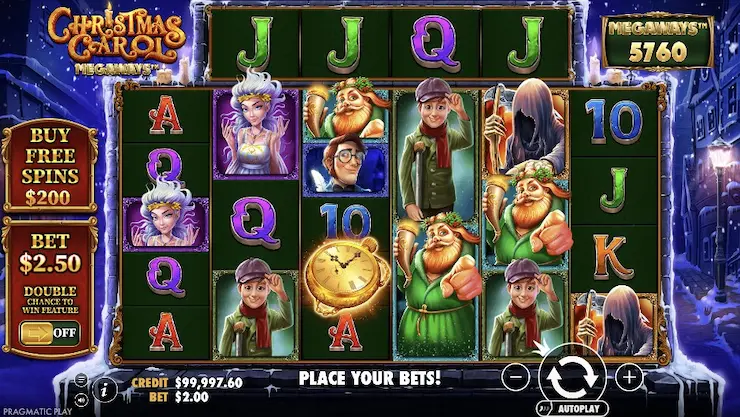Increase the bet with the plus button
This screenshot has width=740, height=417.
click(629, 377)
